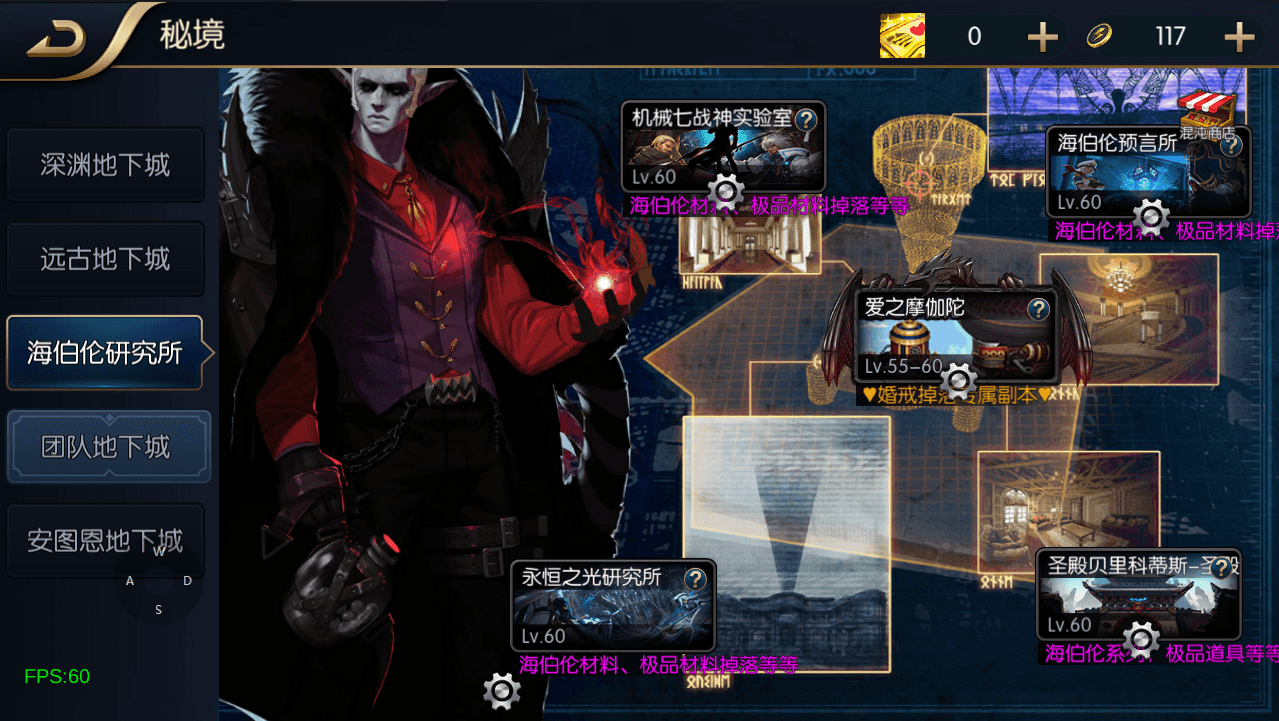Image resolution: width=1279 pixels, height=721 pixels.
Task: Add more gold coin currency
Action: click(1239, 38)
